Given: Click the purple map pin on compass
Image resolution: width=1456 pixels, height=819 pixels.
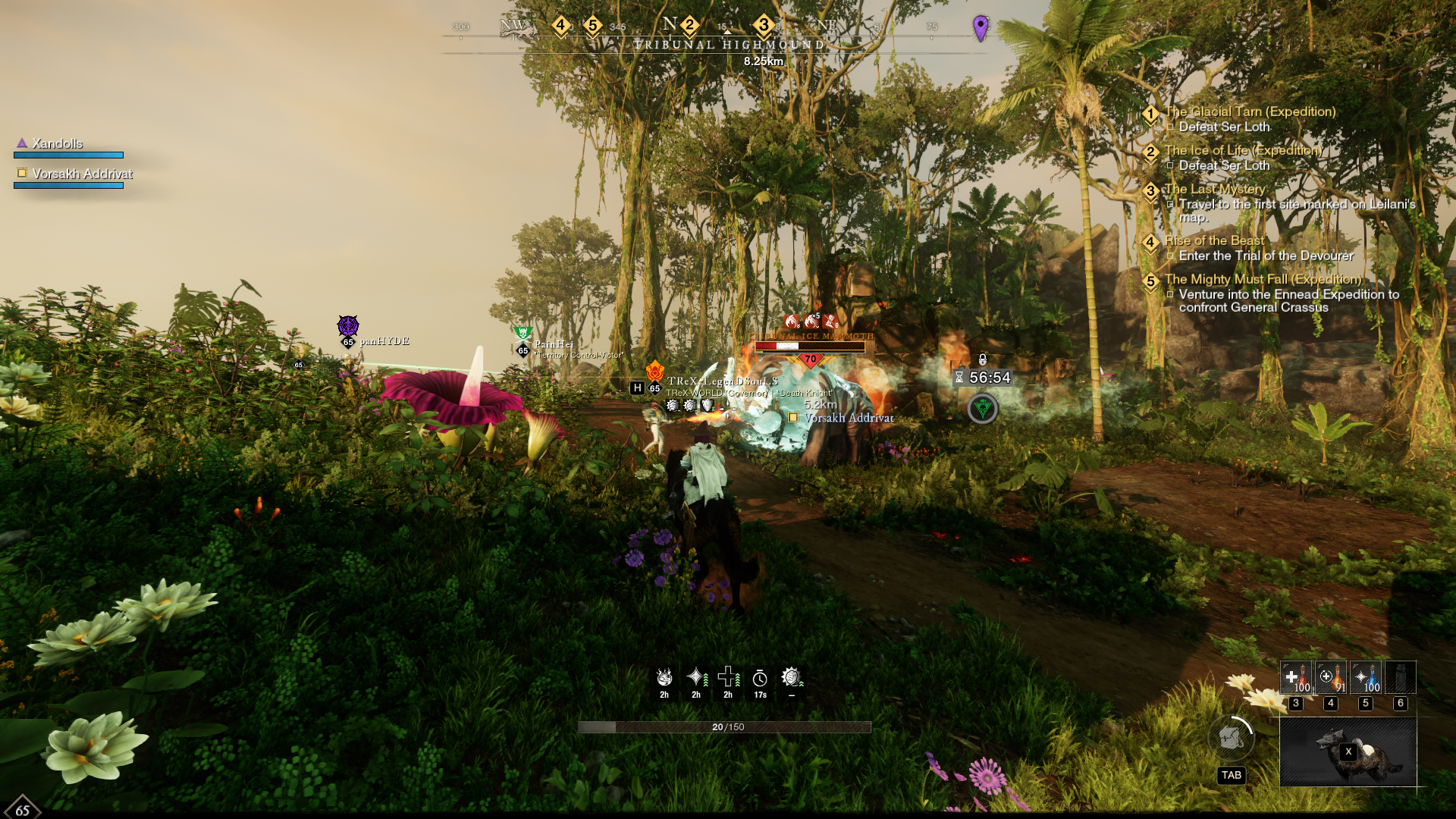Looking at the screenshot, I should [981, 28].
